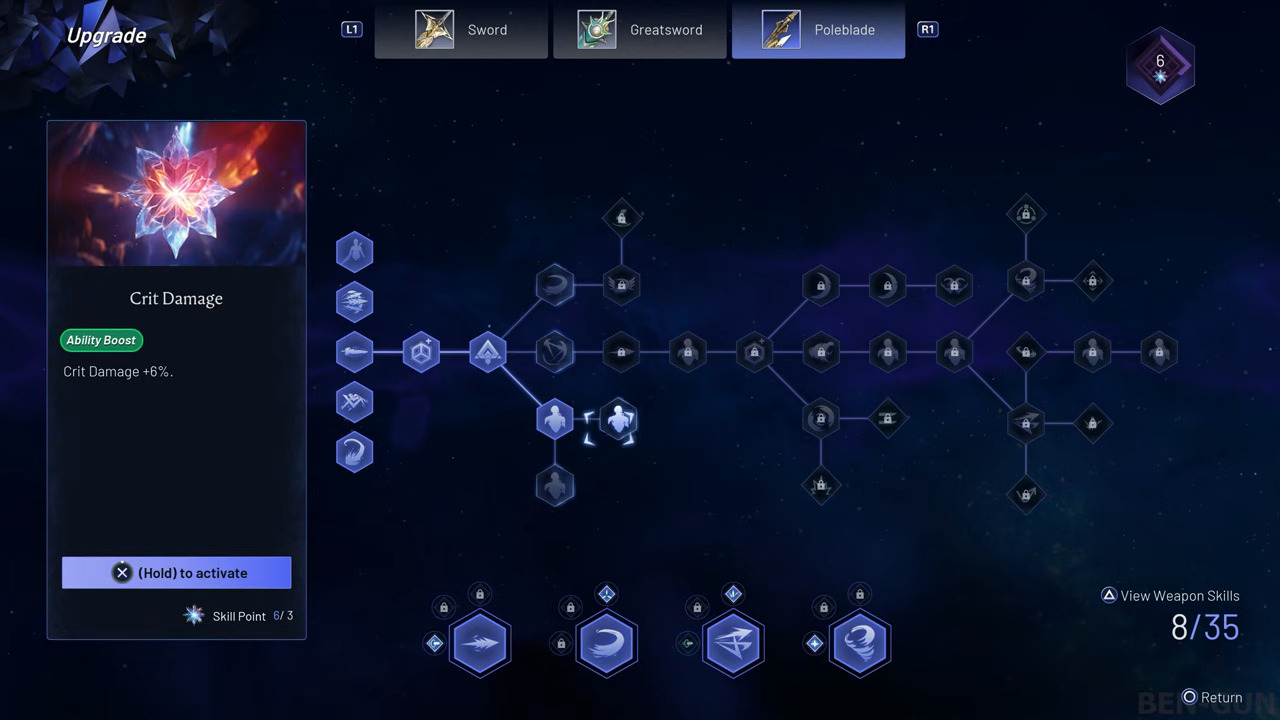
Task: Choose the flaming swirl icon in left column
Action: coord(355,452)
